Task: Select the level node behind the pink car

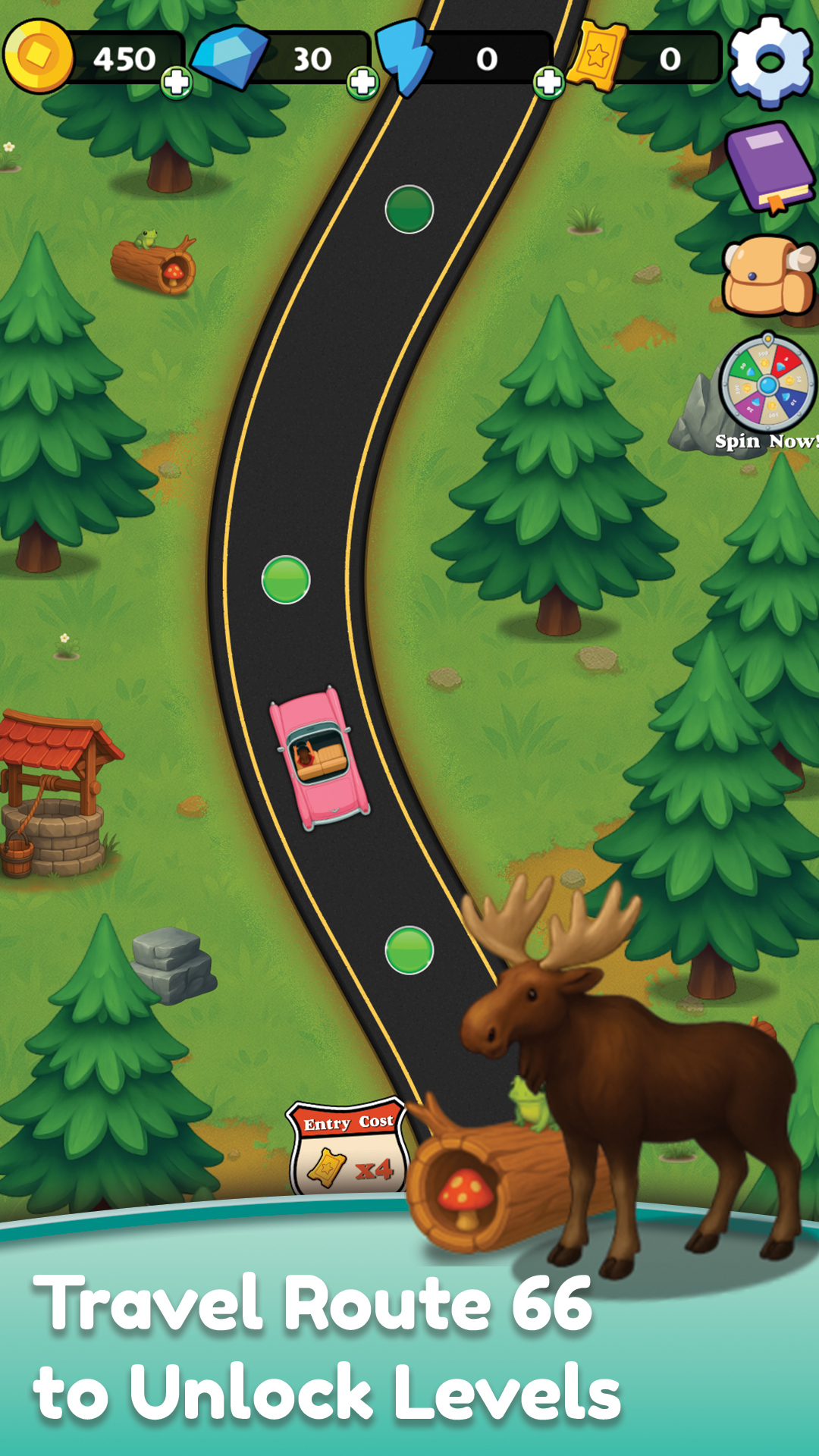Action: pyautogui.click(x=409, y=950)
